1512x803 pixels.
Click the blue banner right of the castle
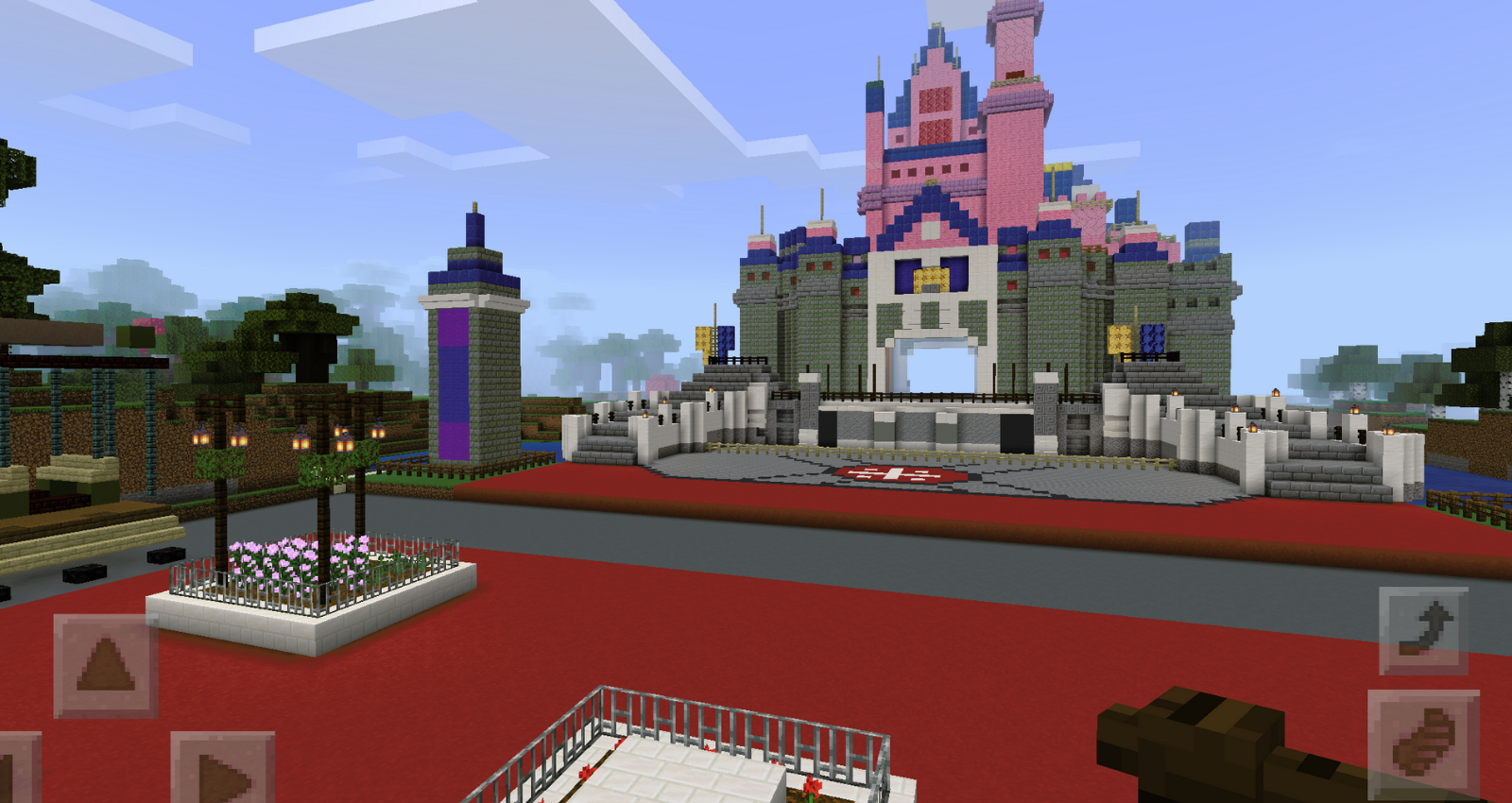(x=1155, y=338)
